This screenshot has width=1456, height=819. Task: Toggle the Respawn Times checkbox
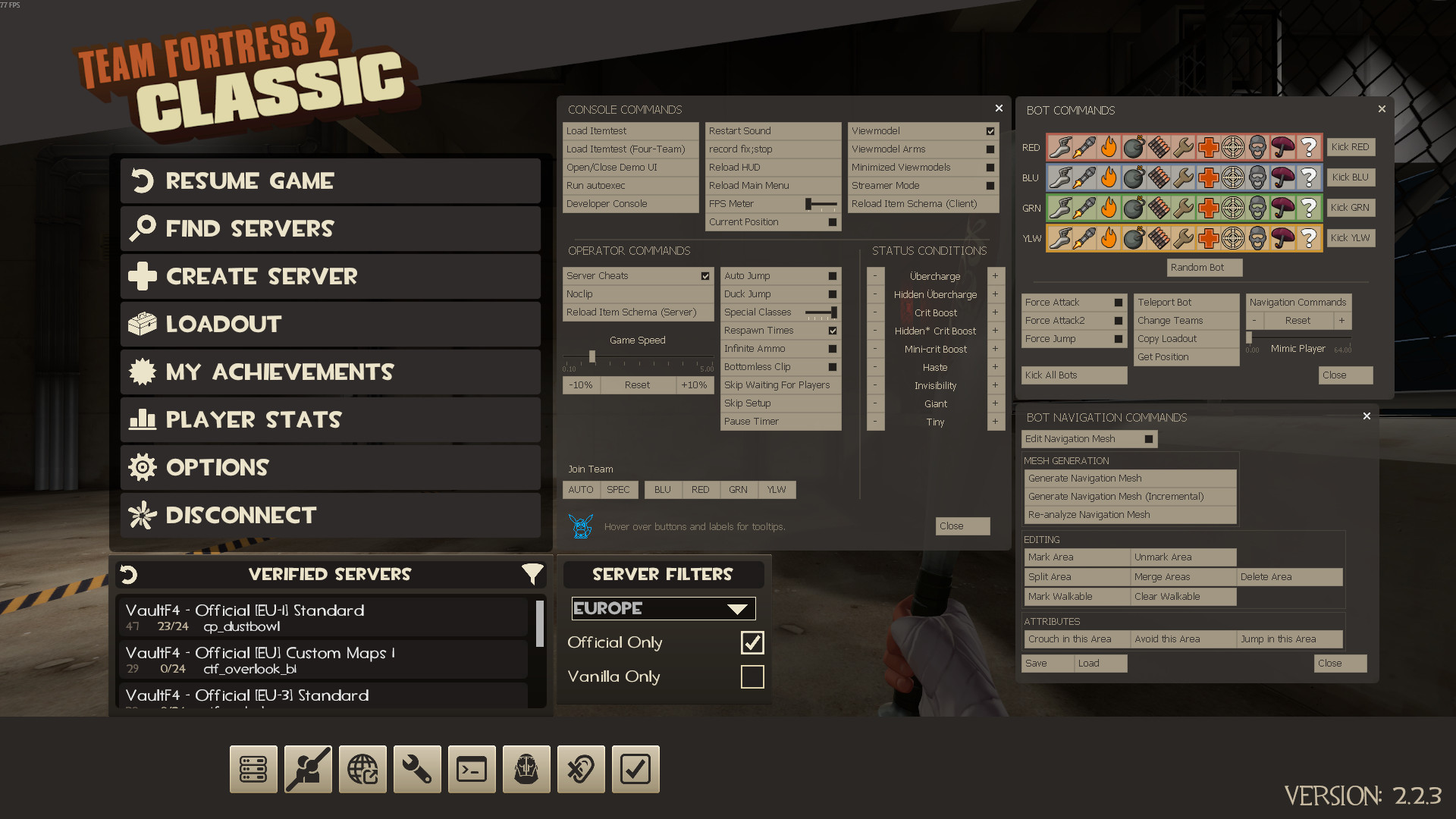tap(833, 330)
